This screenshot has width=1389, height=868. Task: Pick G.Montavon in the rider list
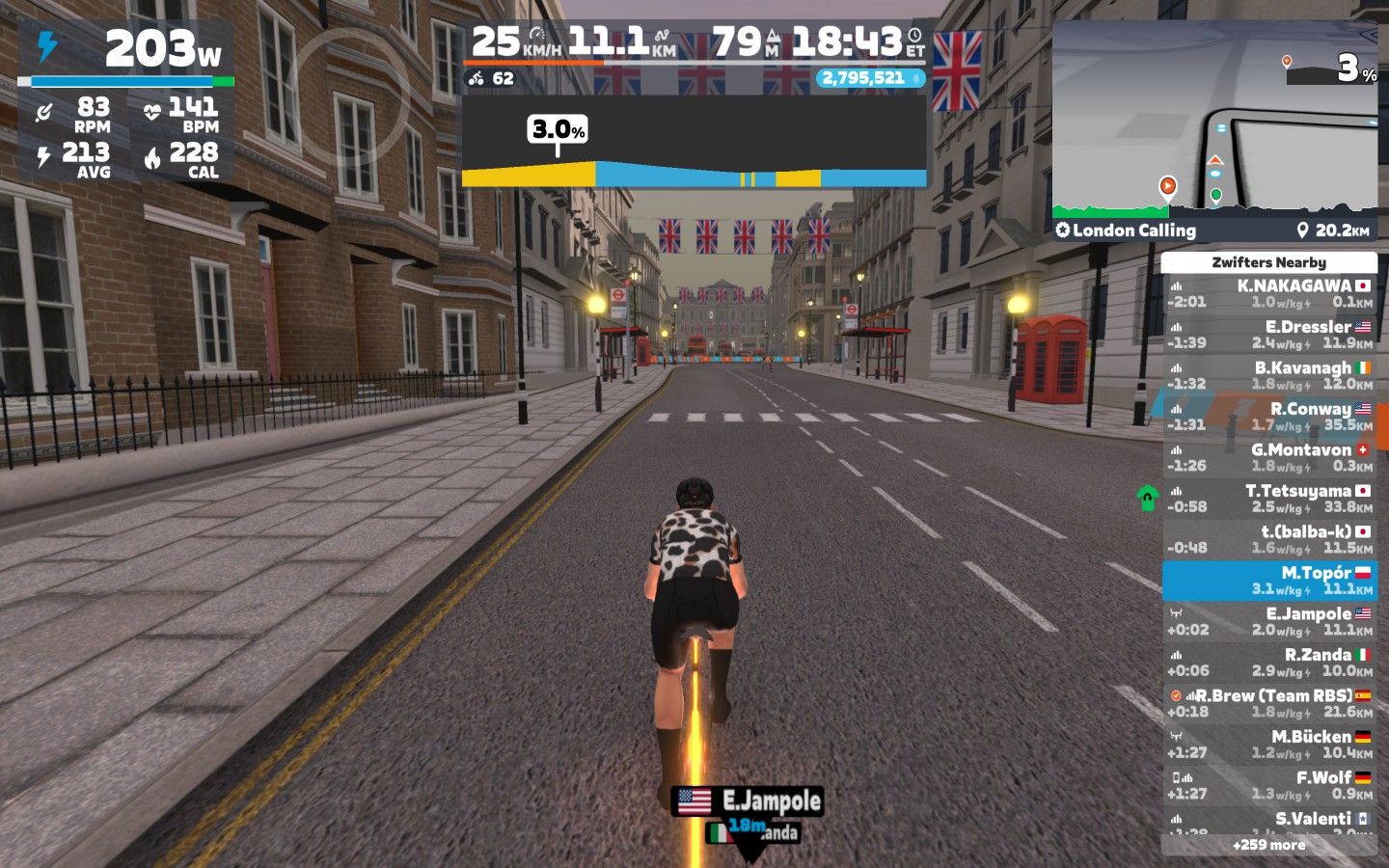[x=1268, y=457]
